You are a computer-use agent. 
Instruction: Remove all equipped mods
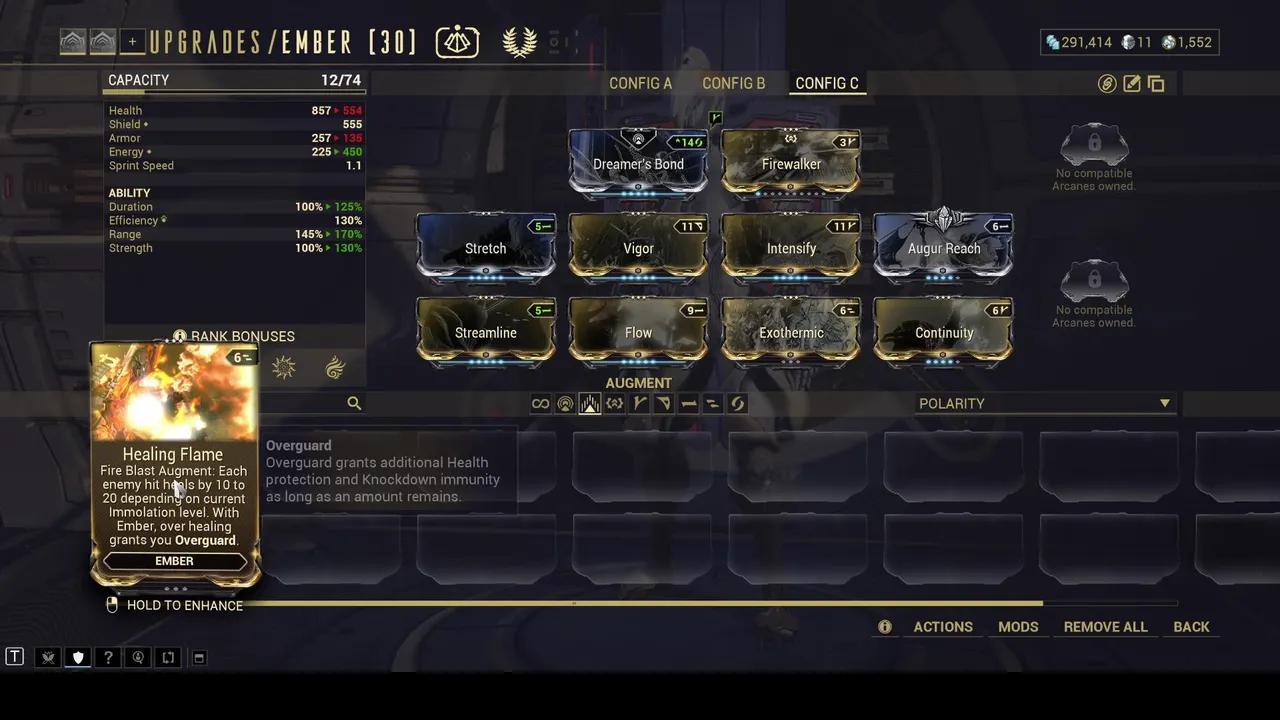point(1105,627)
